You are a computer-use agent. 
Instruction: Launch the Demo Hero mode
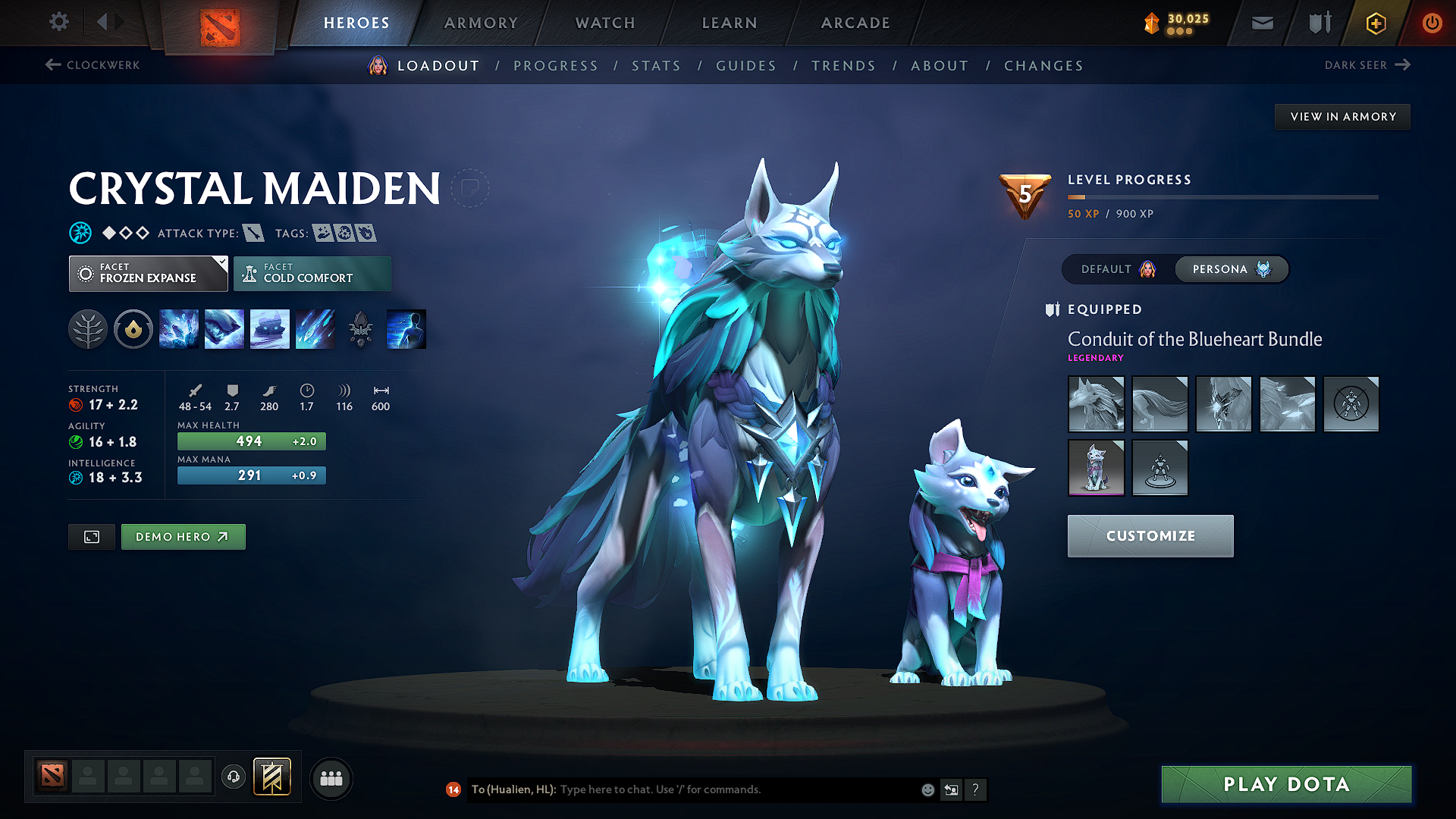click(183, 537)
